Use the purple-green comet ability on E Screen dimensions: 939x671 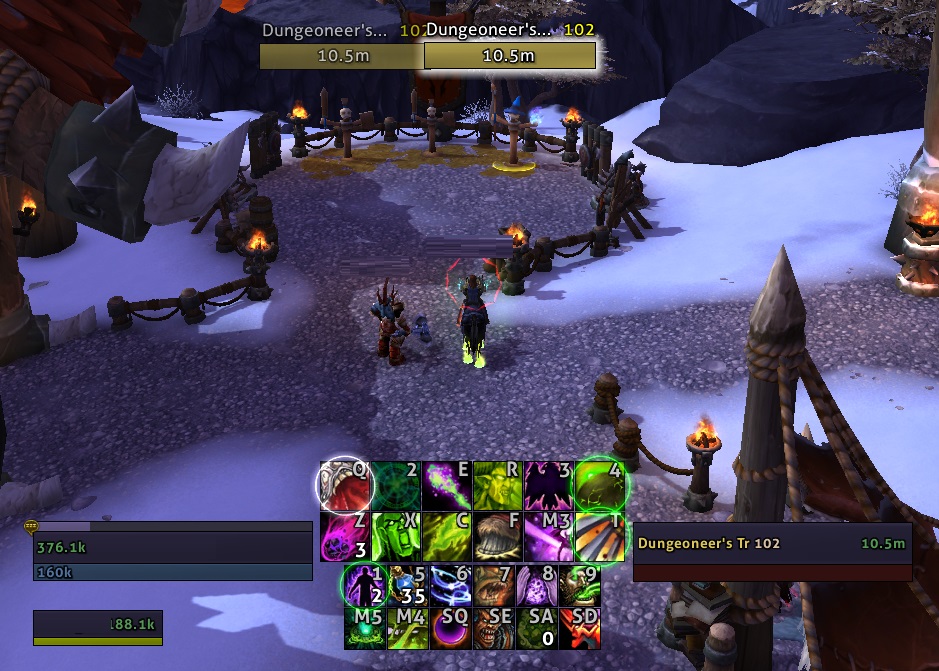[446, 485]
